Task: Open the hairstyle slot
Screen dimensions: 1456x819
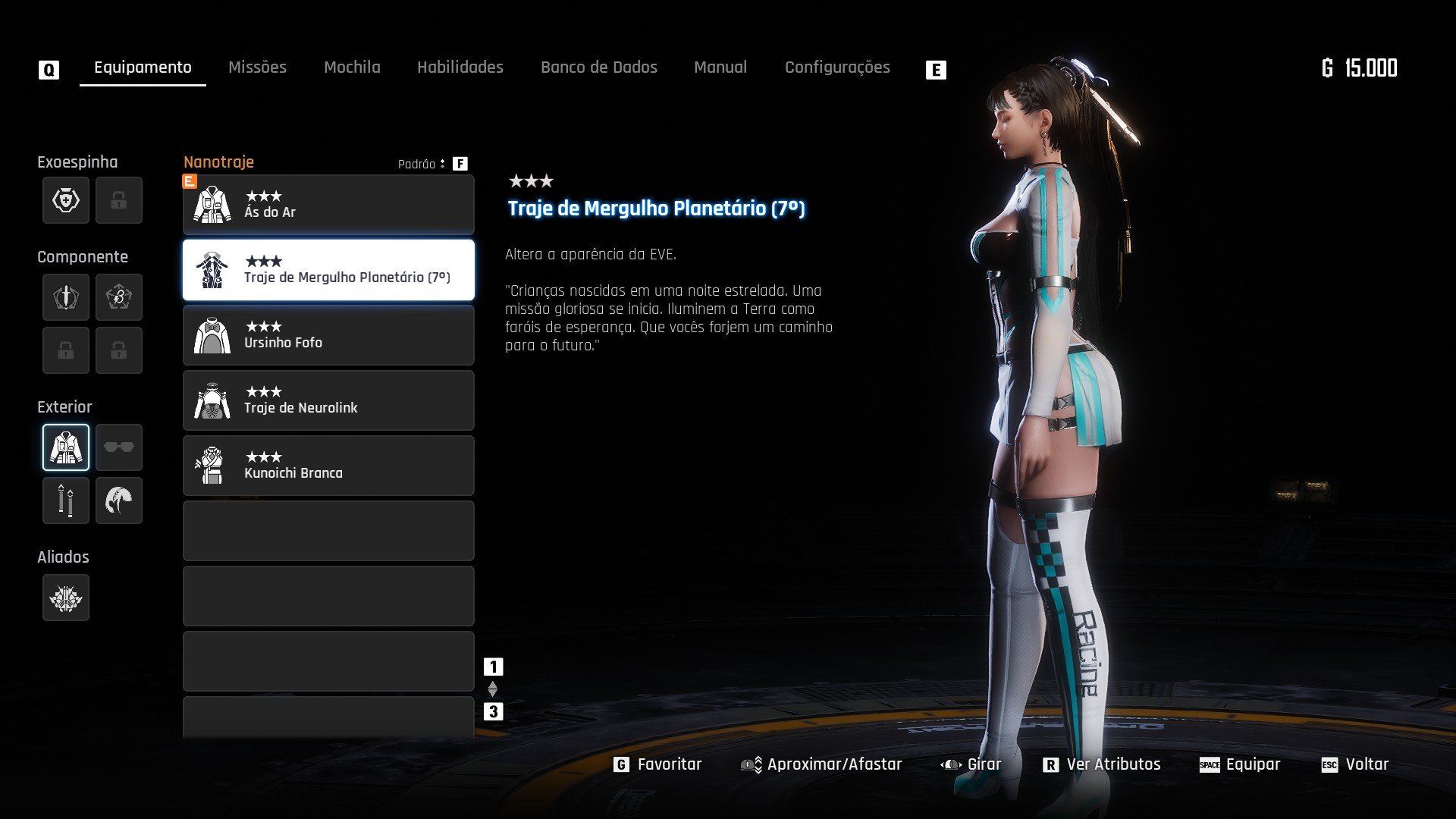Action: point(119,500)
